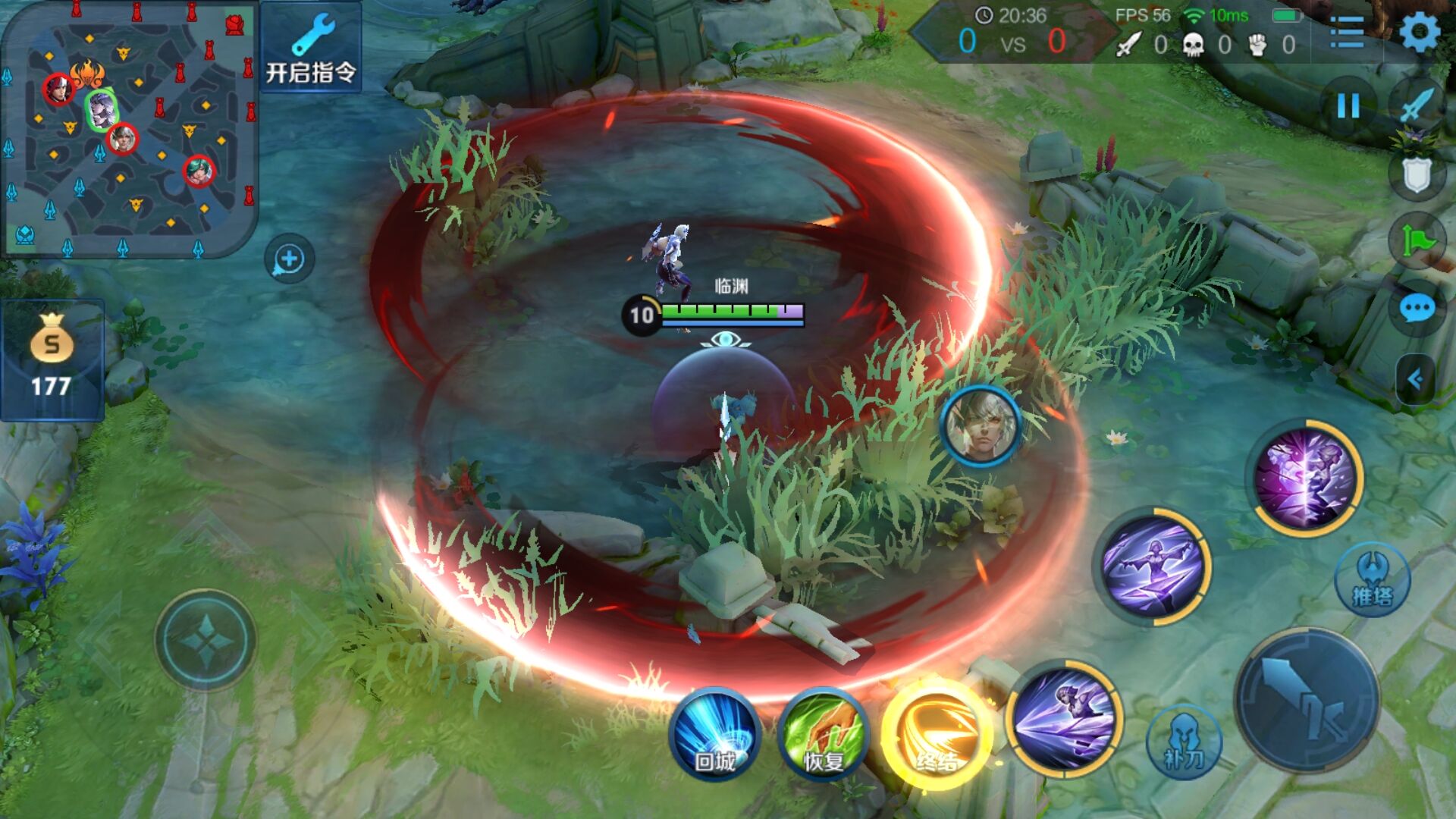The height and width of the screenshot is (819, 1456).
Task: Click the plus camera button
Action: 289,259
